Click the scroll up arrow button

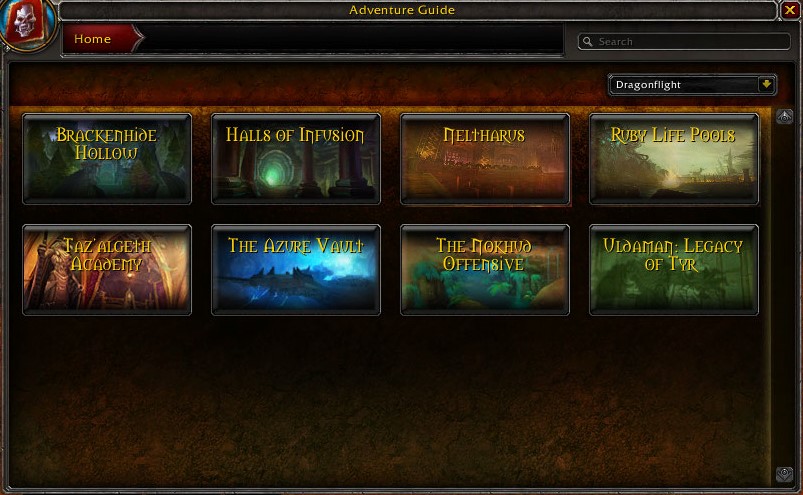[785, 117]
